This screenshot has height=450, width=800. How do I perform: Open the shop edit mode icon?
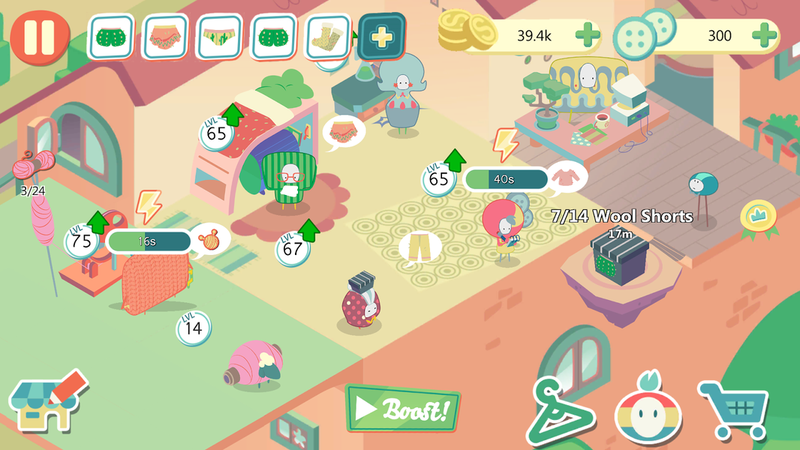47,401
